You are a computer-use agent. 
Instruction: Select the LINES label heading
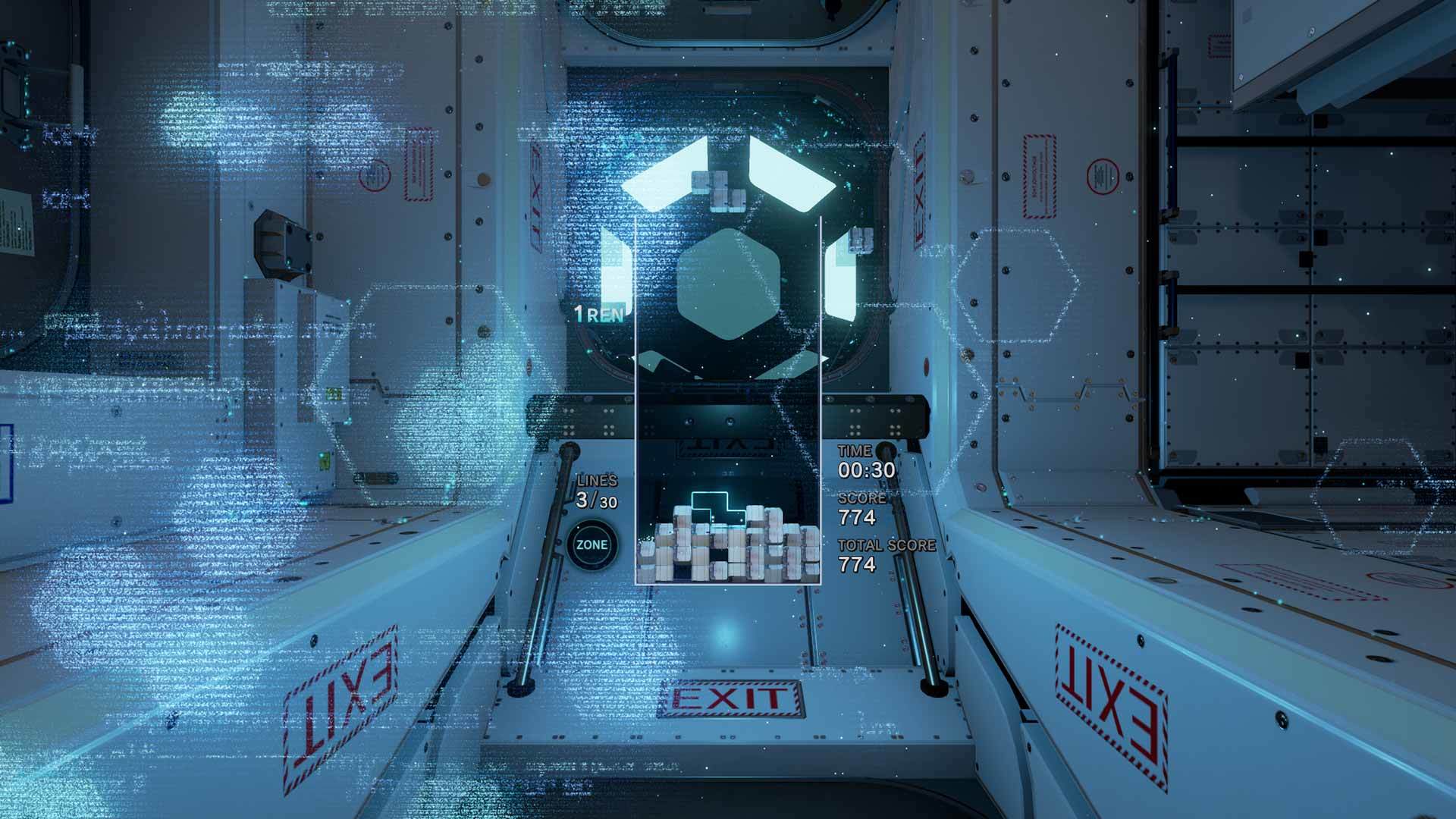(598, 479)
